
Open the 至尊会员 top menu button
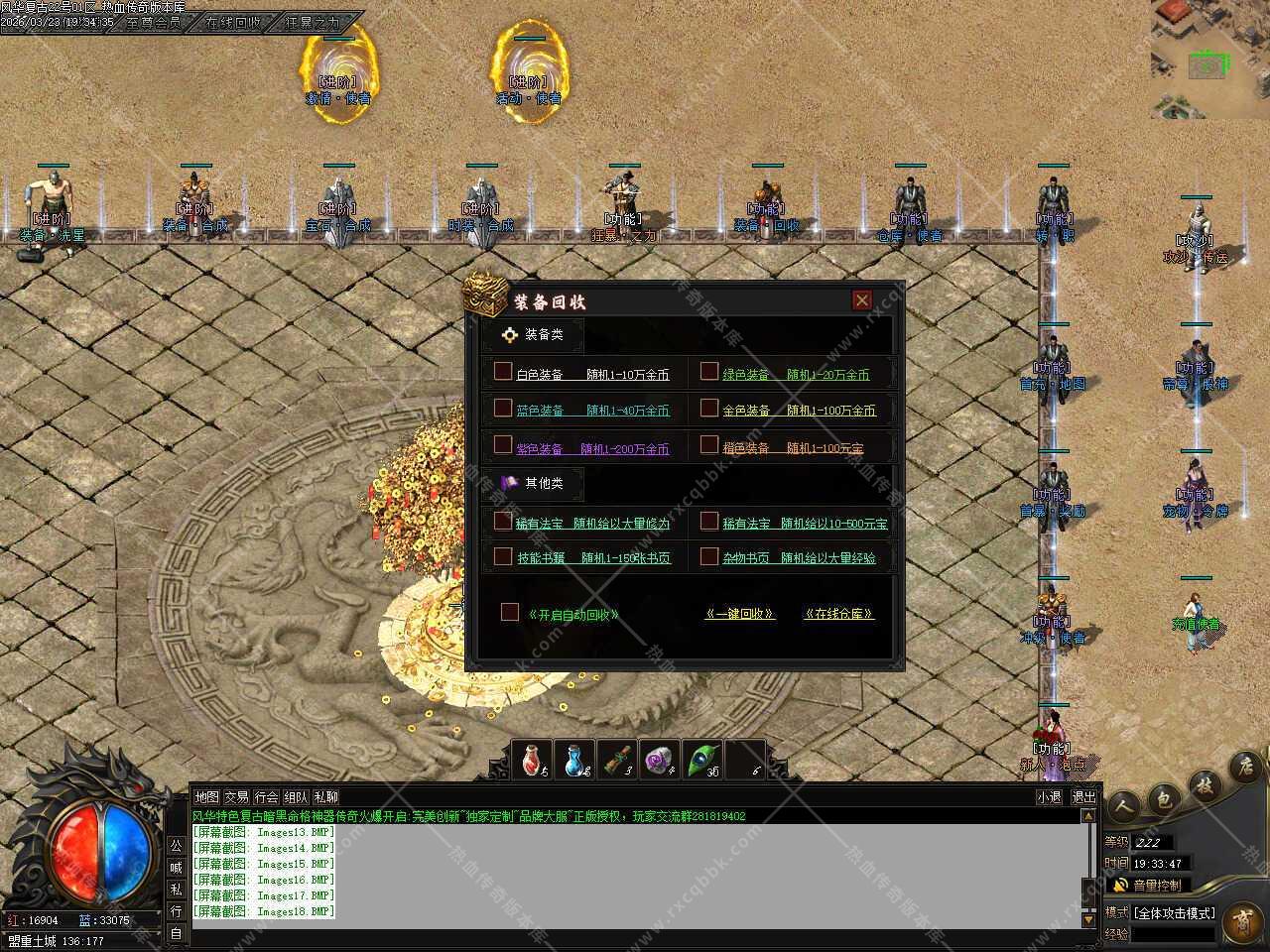154,22
